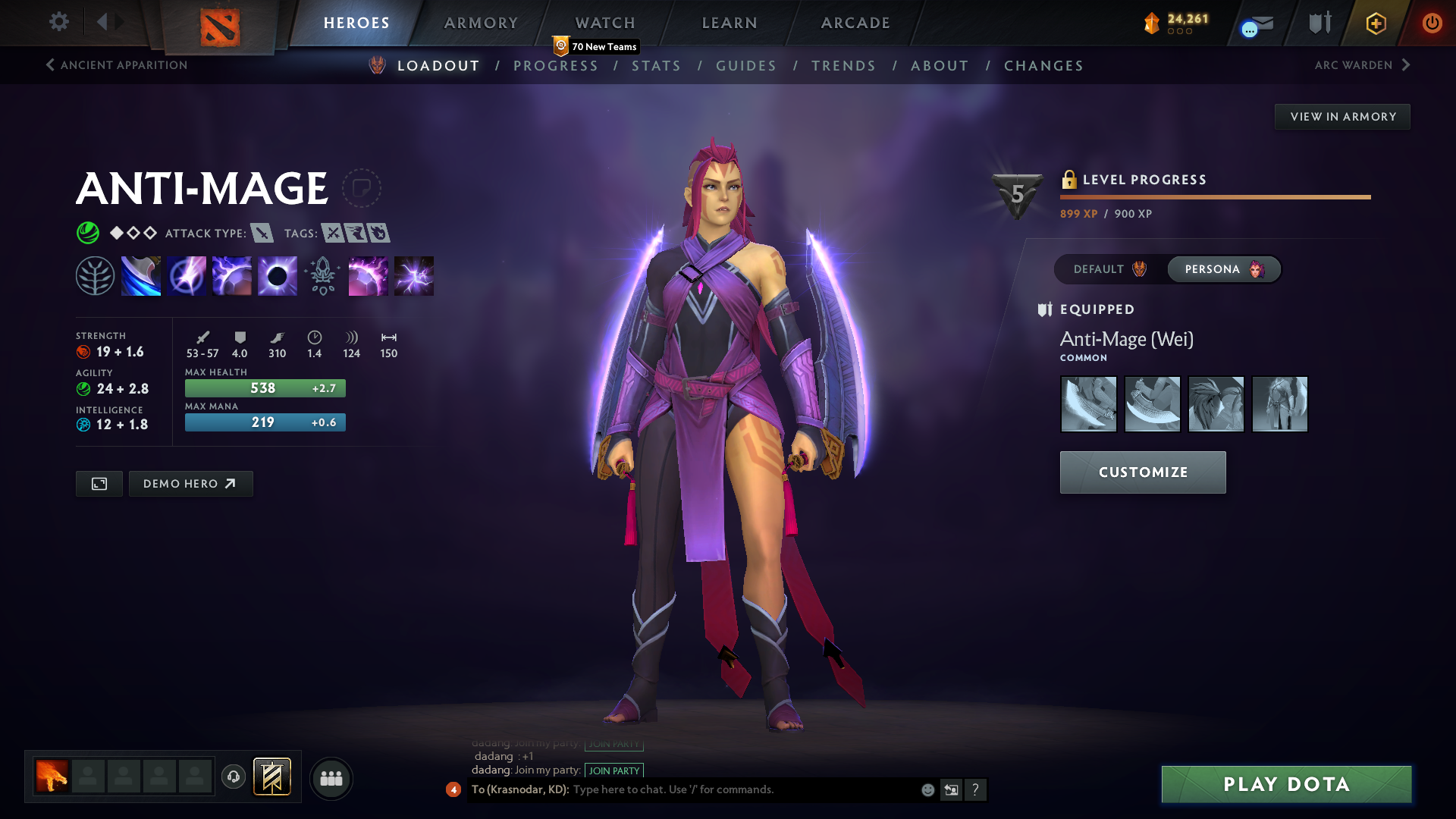The image size is (1456, 819).
Task: View the Blink ability icon
Action: tap(187, 276)
